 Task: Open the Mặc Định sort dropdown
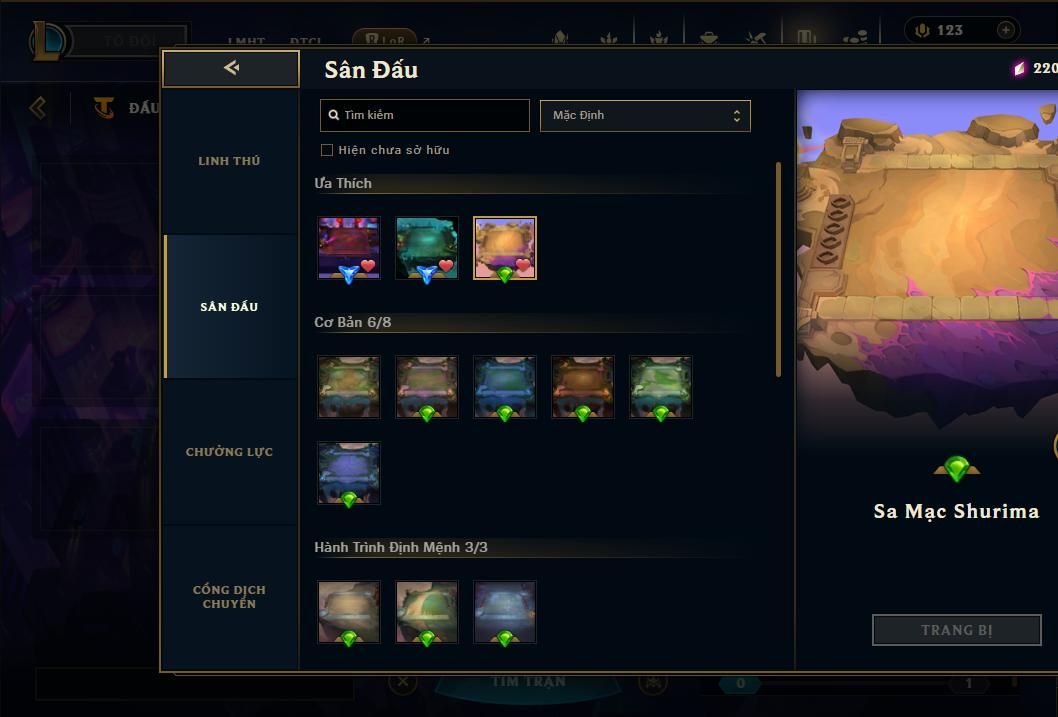(645, 115)
